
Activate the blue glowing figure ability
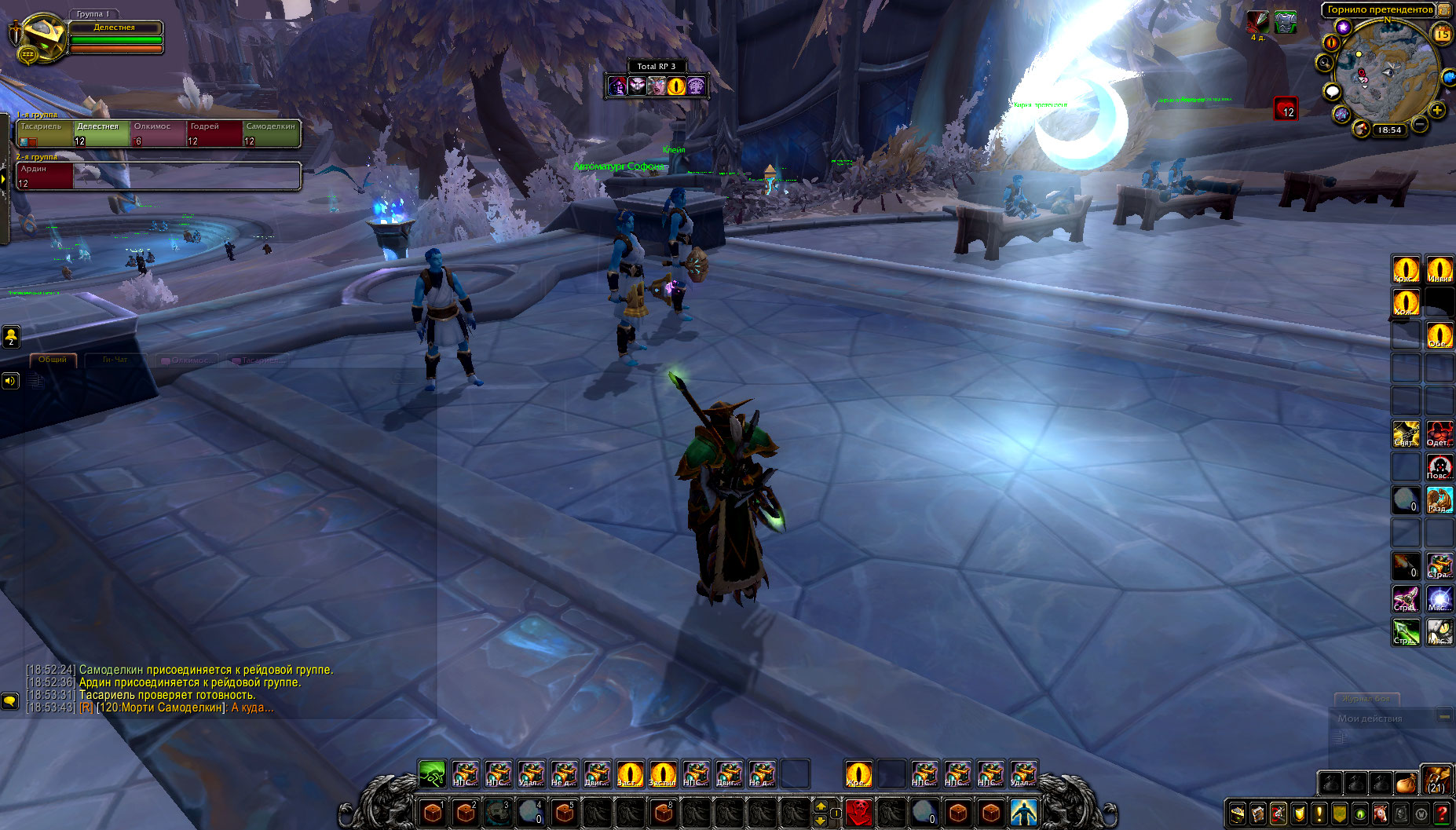coord(1023,813)
